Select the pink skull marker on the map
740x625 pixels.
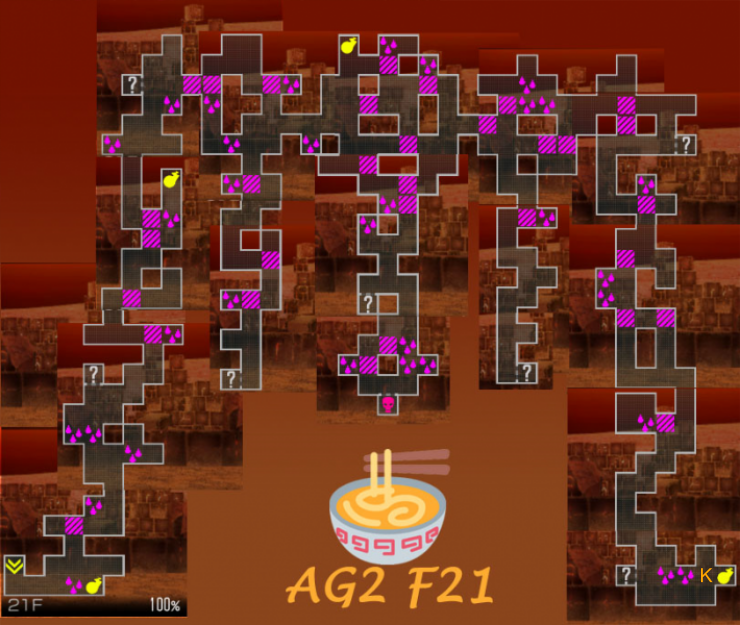pyautogui.click(x=388, y=404)
